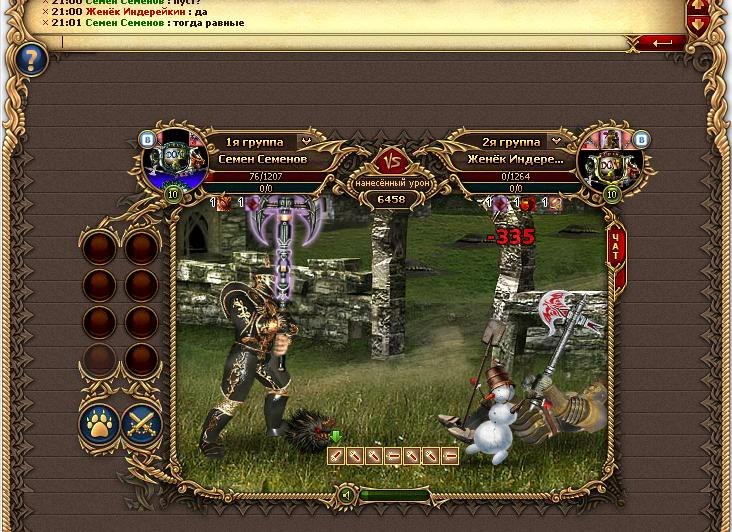Click the opponent name Женёк Индере
The width and height of the screenshot is (732, 532).
click(515, 160)
